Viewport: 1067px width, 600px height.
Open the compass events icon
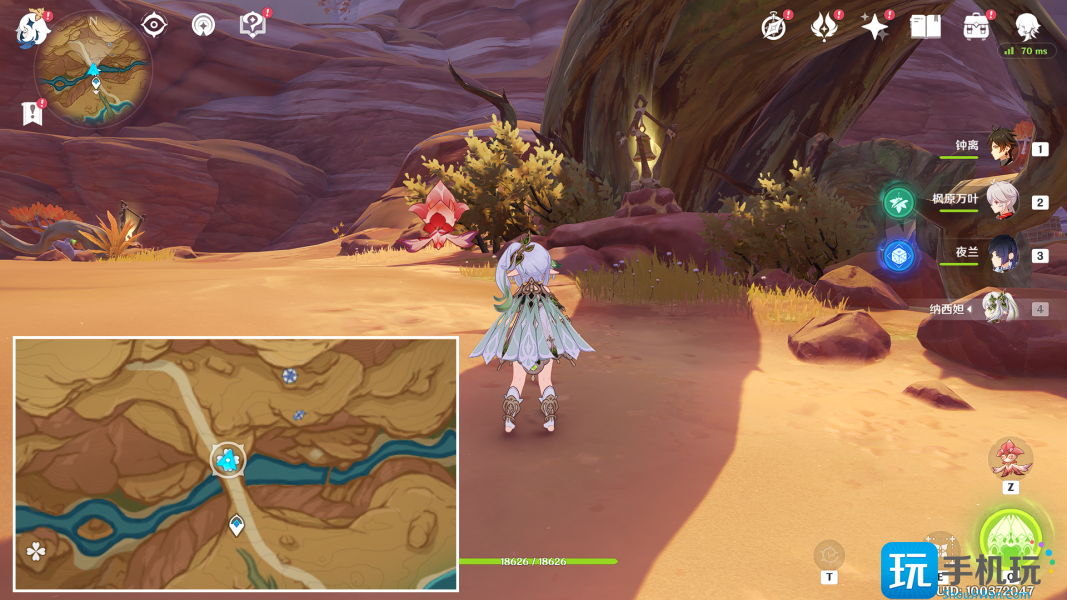click(773, 27)
